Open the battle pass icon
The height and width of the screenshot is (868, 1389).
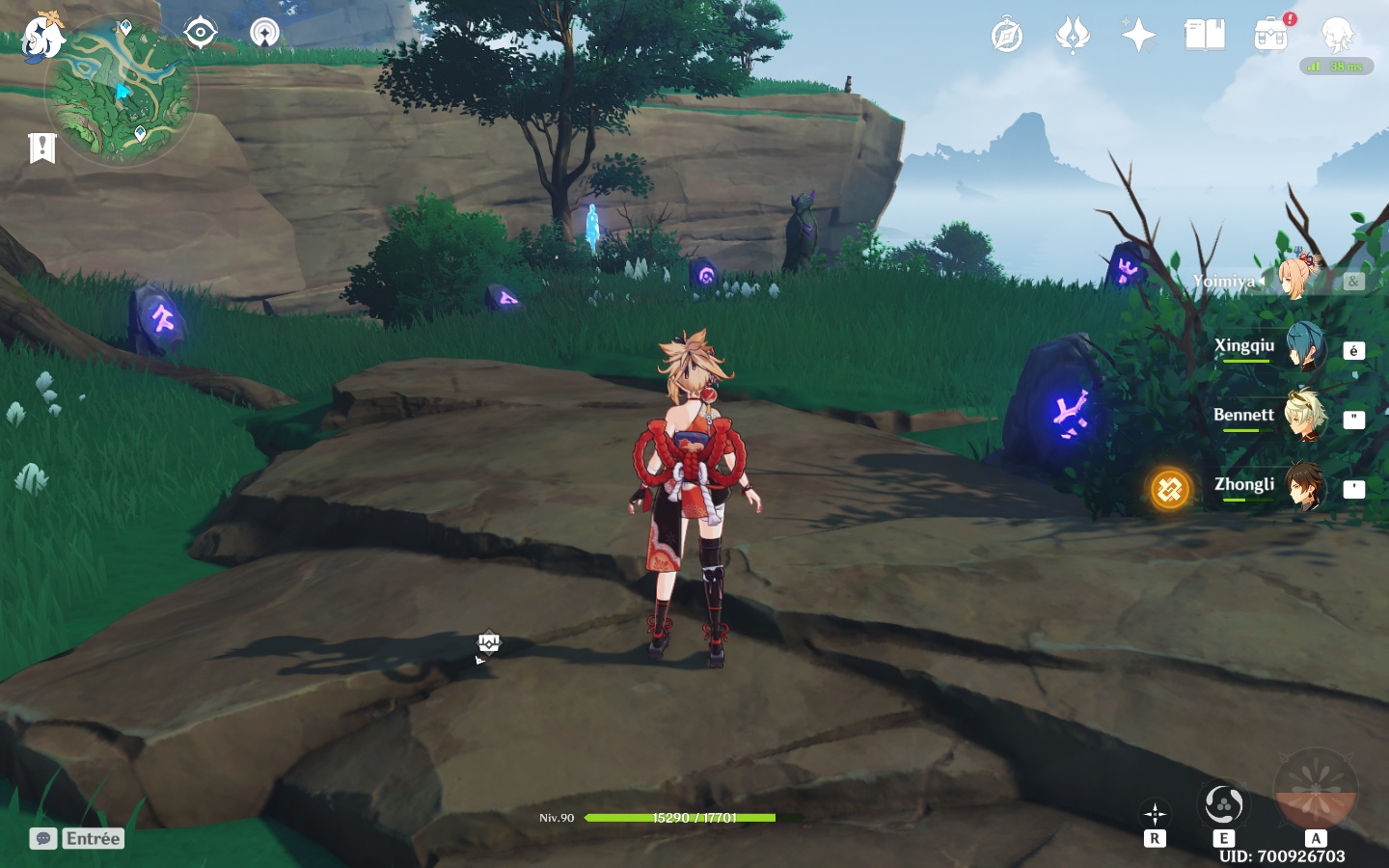(x=1072, y=37)
